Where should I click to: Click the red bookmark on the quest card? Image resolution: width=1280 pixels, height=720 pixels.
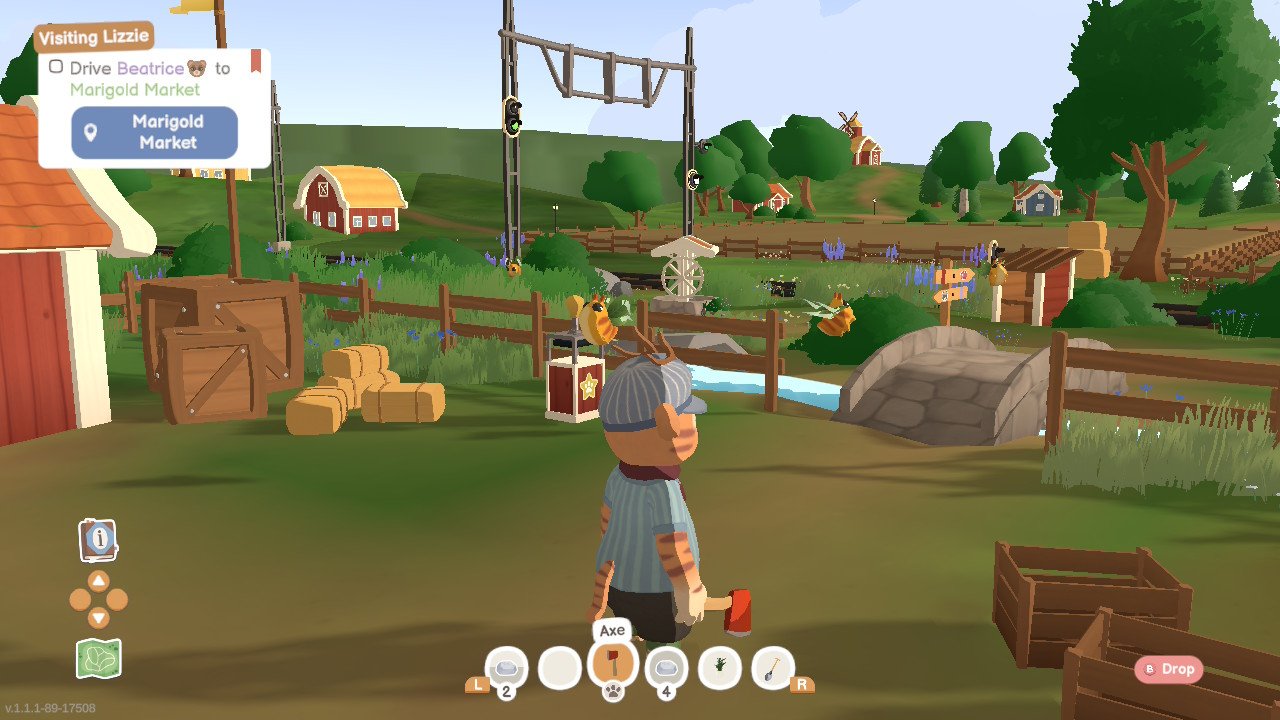pyautogui.click(x=256, y=60)
